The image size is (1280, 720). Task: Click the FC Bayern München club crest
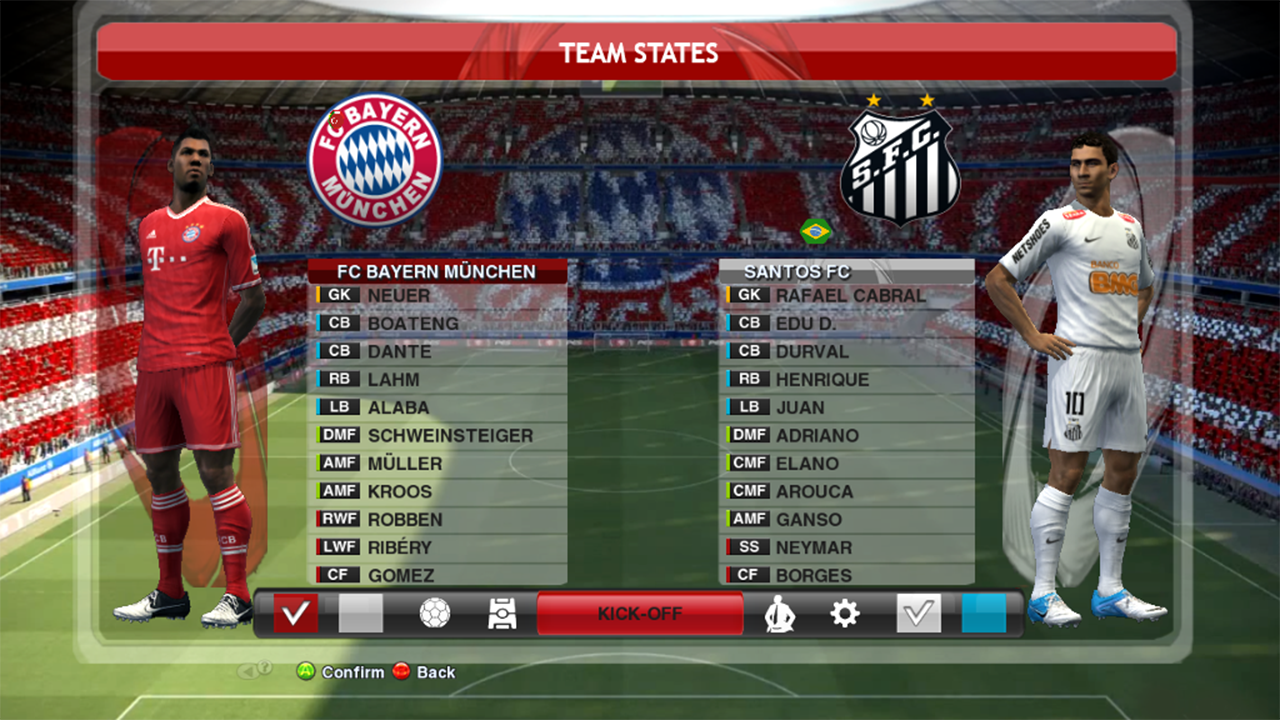[x=377, y=160]
